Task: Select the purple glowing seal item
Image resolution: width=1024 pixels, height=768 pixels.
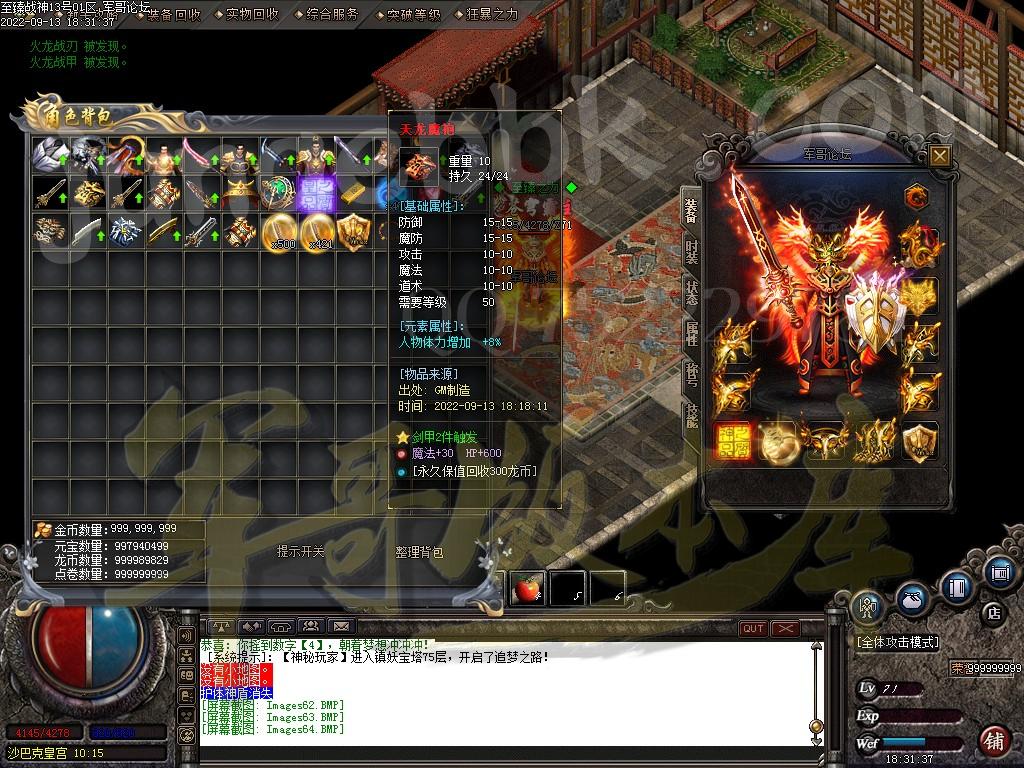Action: coord(314,190)
